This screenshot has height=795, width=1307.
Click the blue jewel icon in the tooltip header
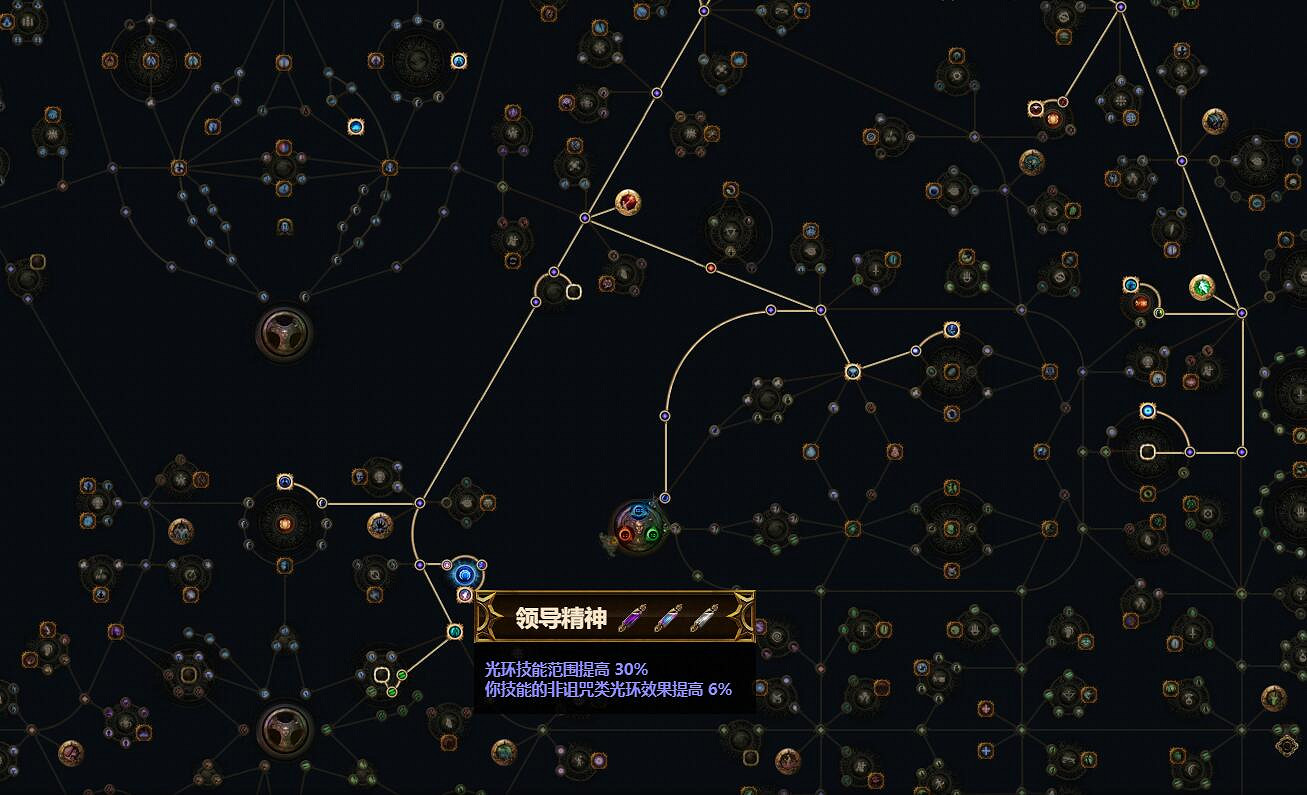(x=668, y=617)
